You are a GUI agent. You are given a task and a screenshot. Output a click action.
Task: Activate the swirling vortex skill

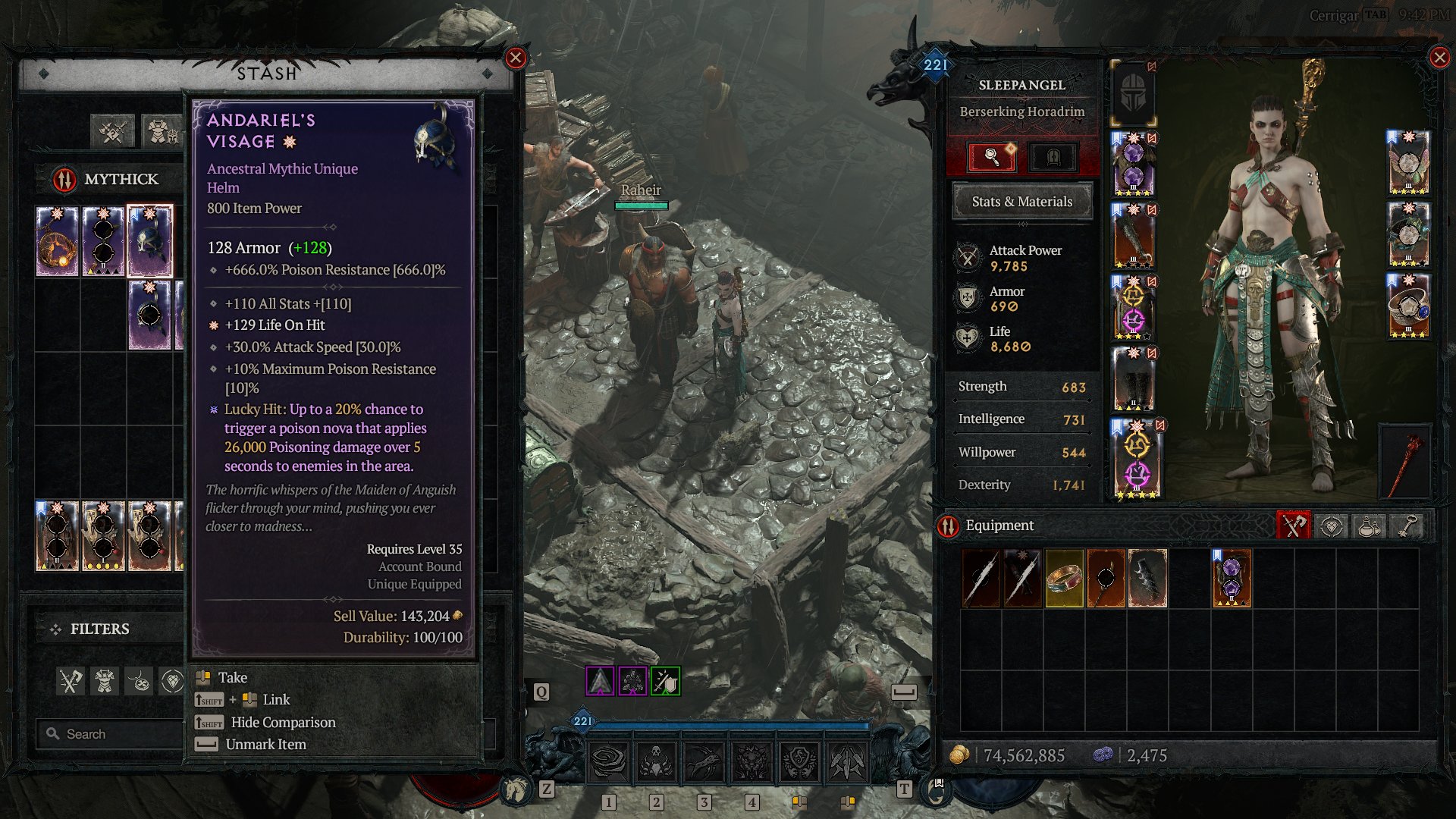pos(608,761)
